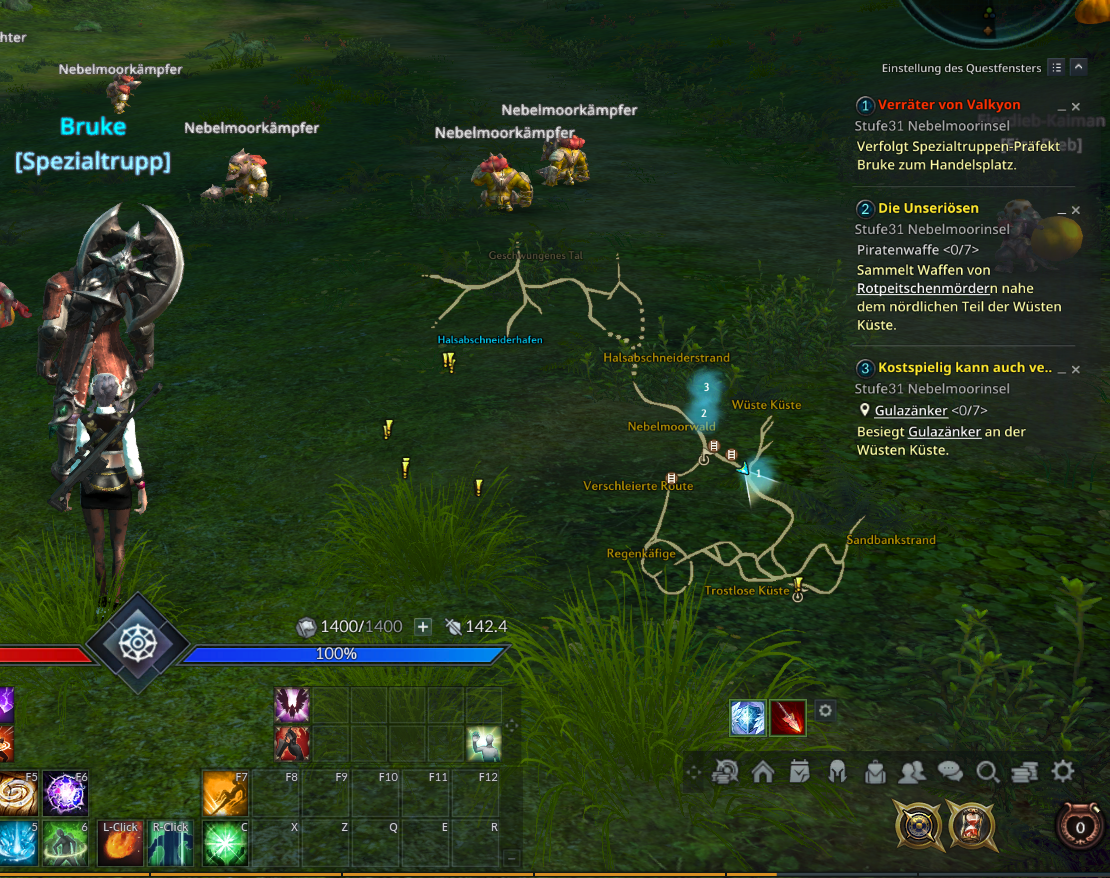Open the house-shaped home menu icon
This screenshot has width=1110, height=878.
[x=763, y=771]
